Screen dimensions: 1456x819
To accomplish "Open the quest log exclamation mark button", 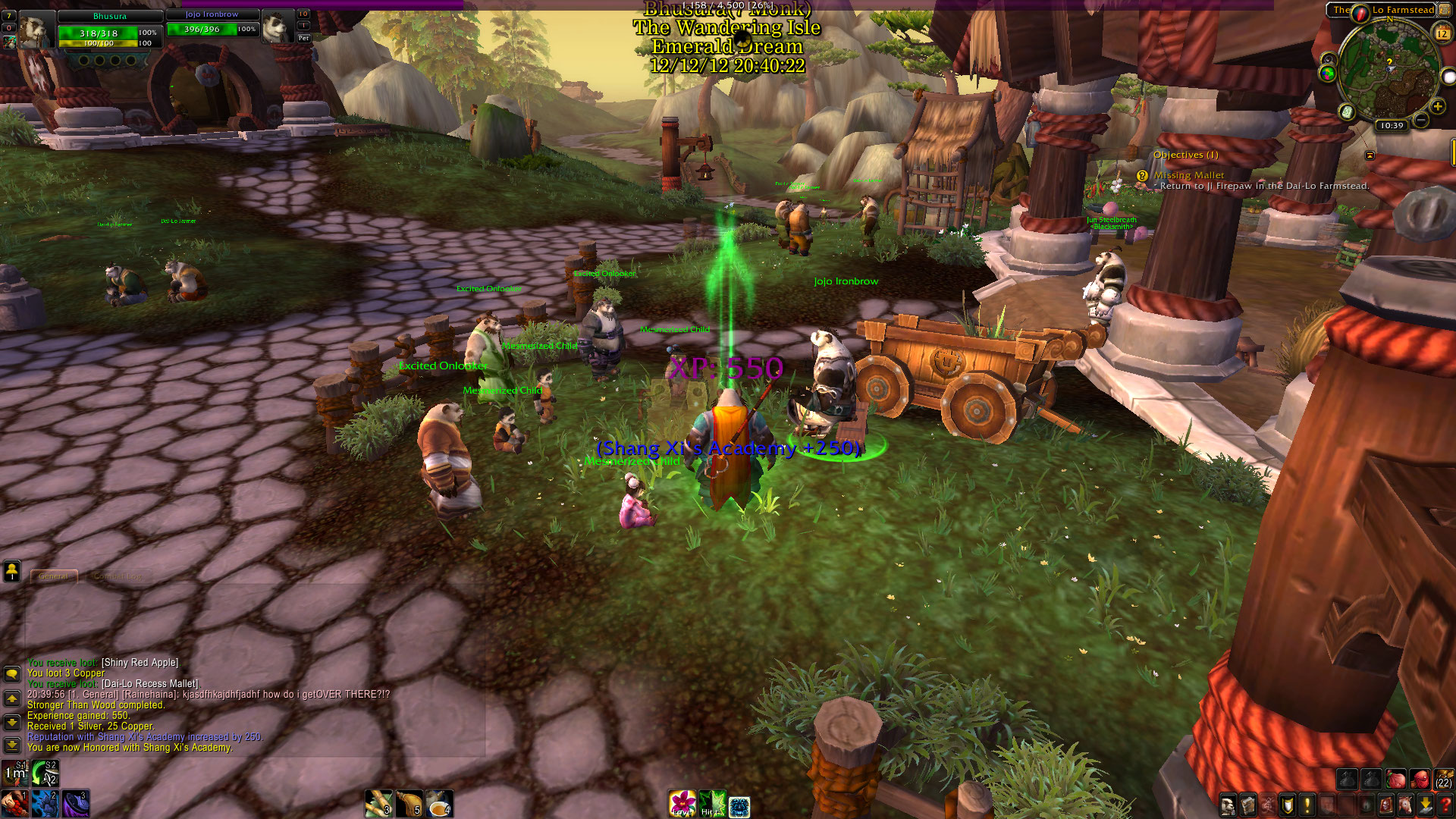I will point(1307,805).
